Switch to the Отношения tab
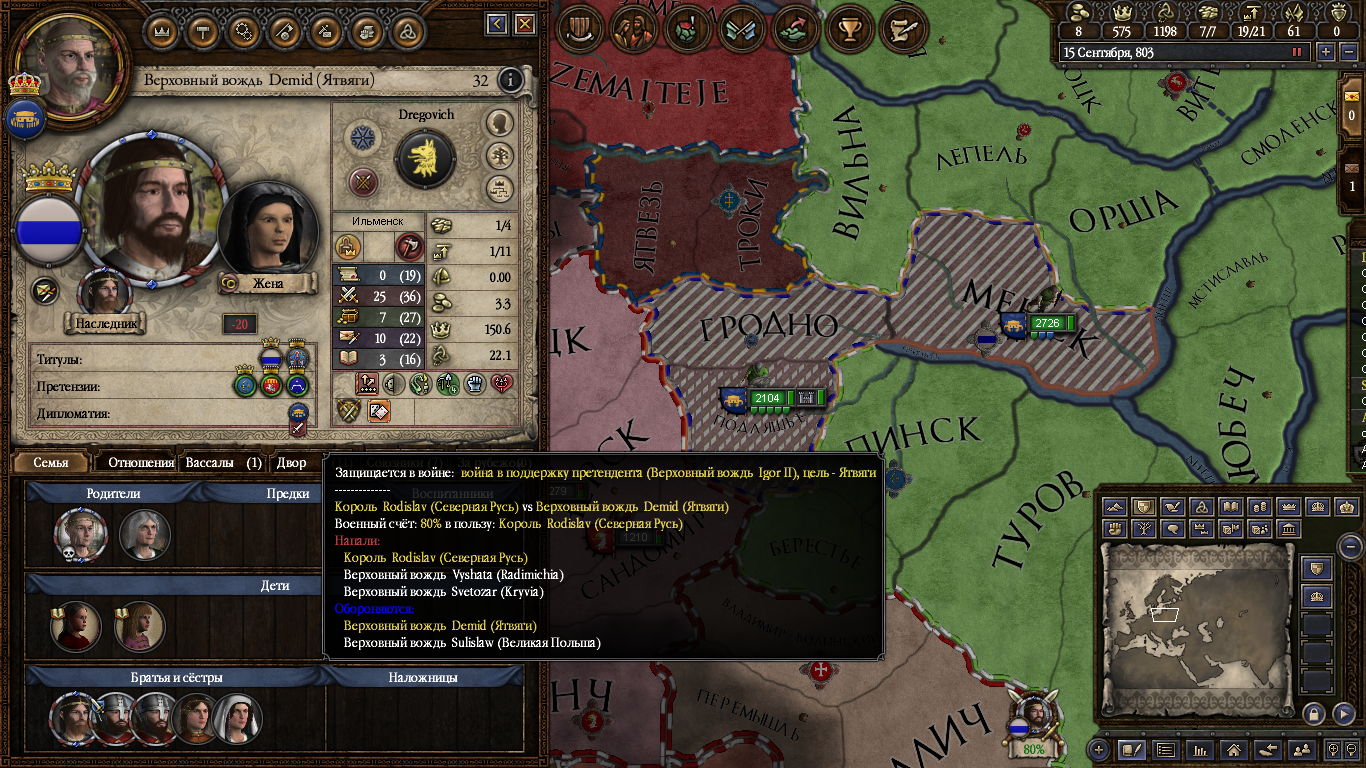This screenshot has width=1366, height=768. coord(141,463)
